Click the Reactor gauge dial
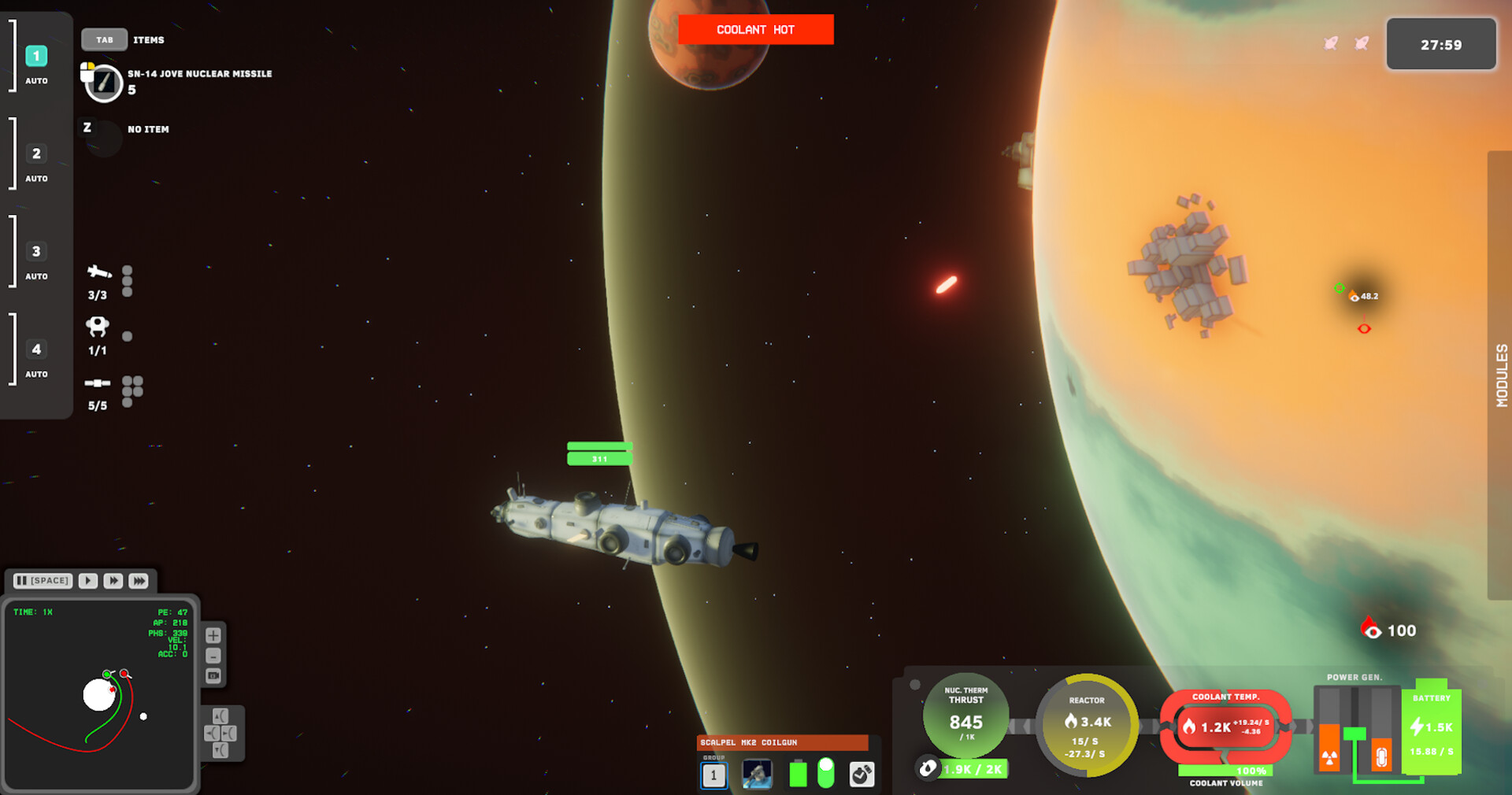 1087,725
